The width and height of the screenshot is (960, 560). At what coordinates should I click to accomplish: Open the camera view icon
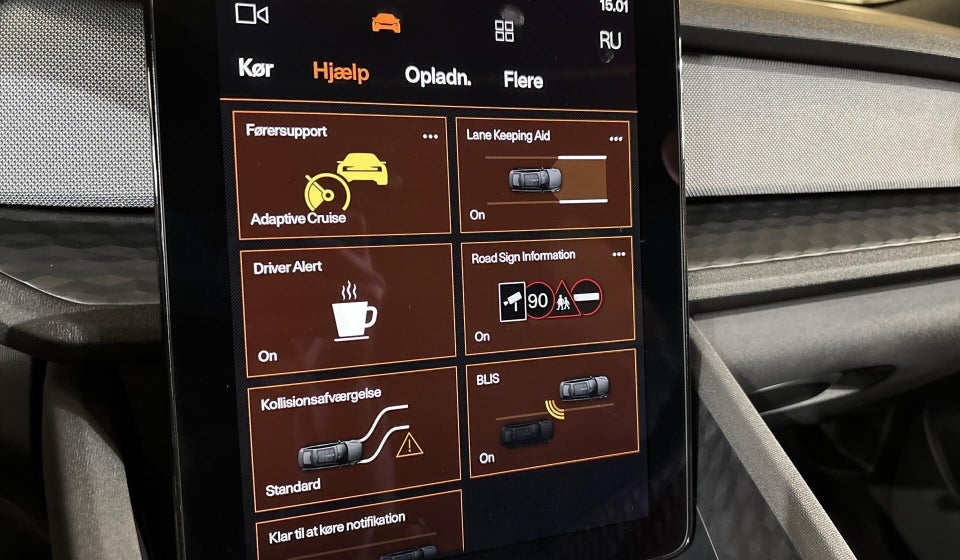click(252, 13)
